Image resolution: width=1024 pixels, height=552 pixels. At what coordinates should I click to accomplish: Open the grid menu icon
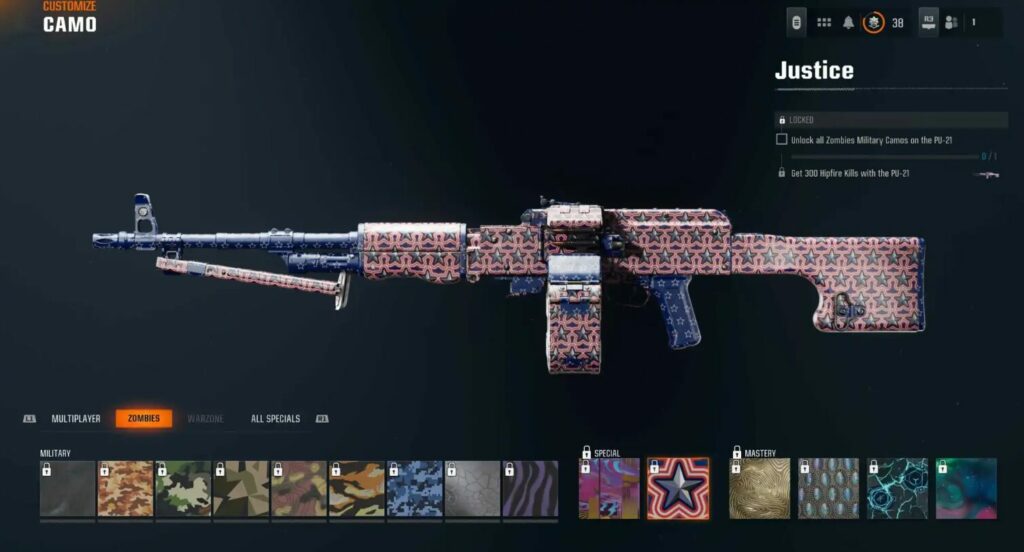825,22
